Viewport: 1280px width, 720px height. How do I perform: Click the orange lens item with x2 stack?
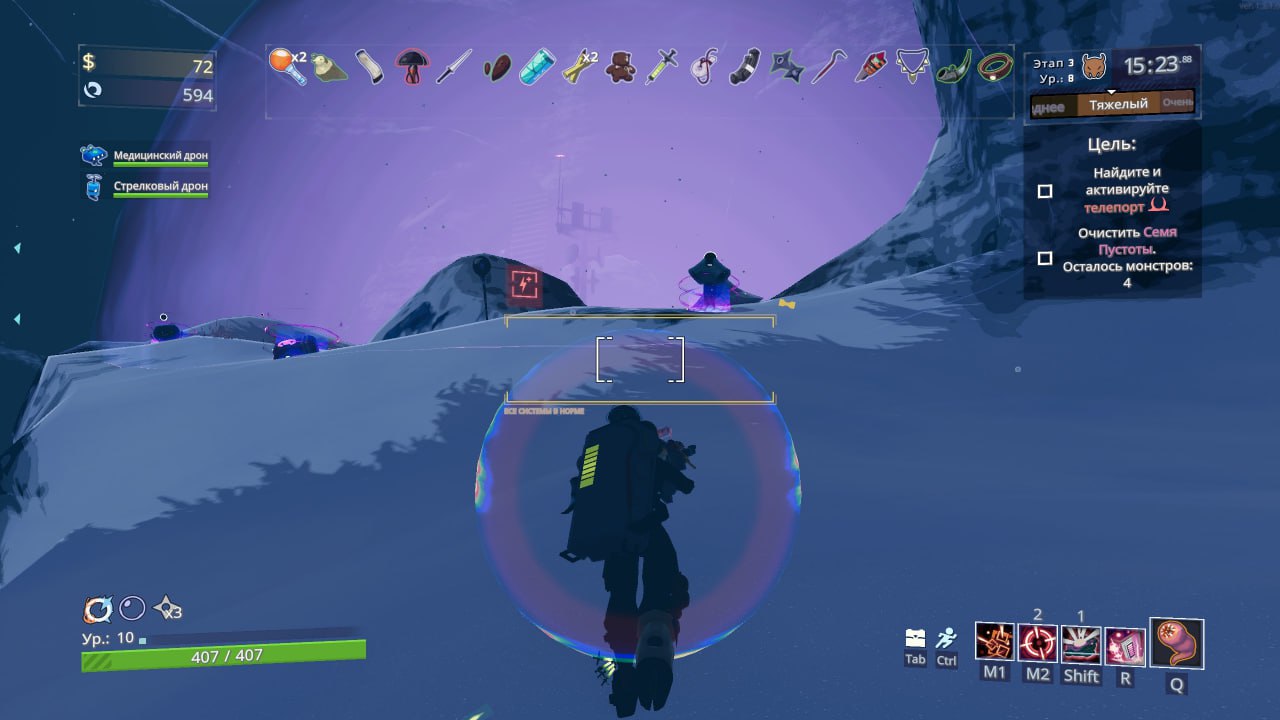(286, 66)
